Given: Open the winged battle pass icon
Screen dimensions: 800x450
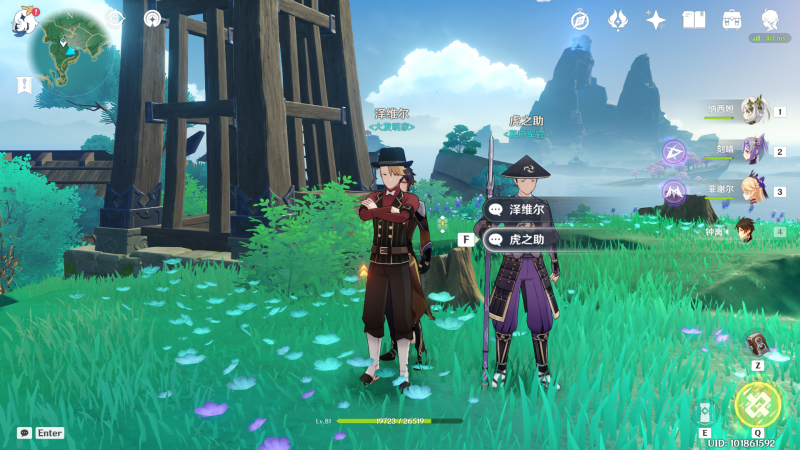Looking at the screenshot, I should click(x=618, y=20).
